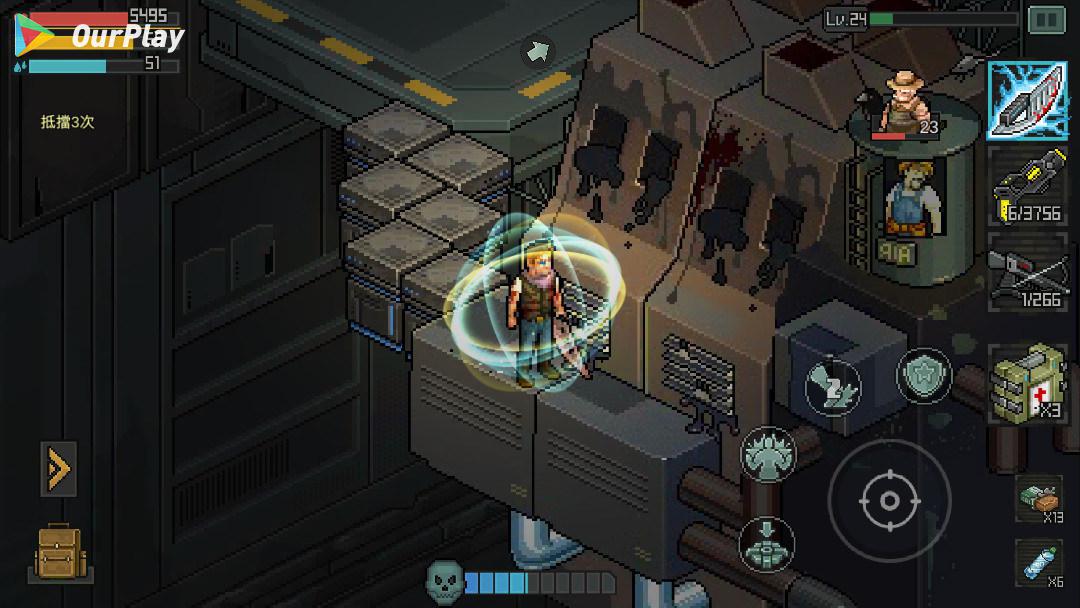Image resolution: width=1080 pixels, height=608 pixels.
Task: Use the down-arrow deploy skill
Action: [x=767, y=544]
